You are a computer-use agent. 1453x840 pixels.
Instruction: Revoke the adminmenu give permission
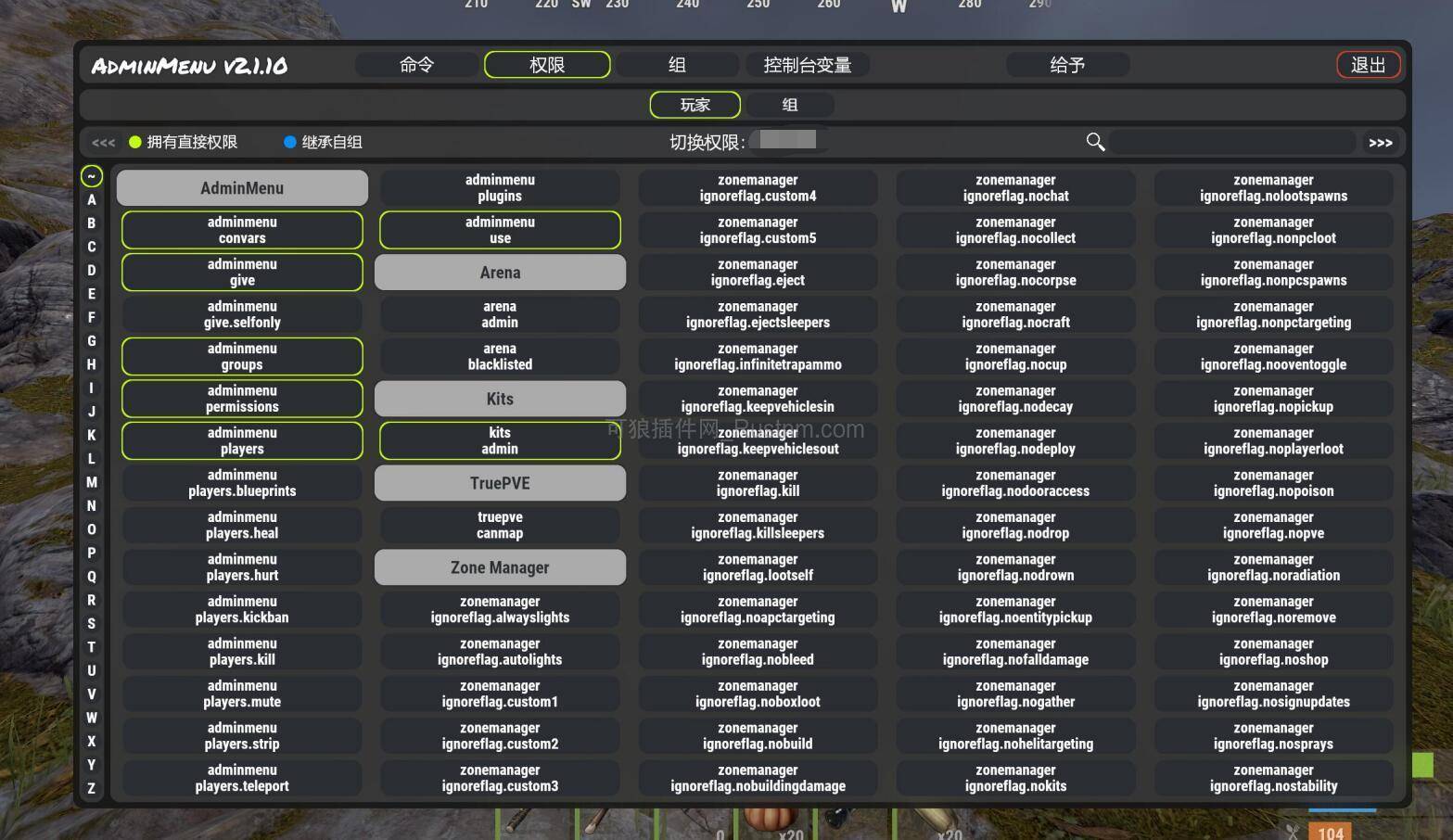click(x=241, y=272)
